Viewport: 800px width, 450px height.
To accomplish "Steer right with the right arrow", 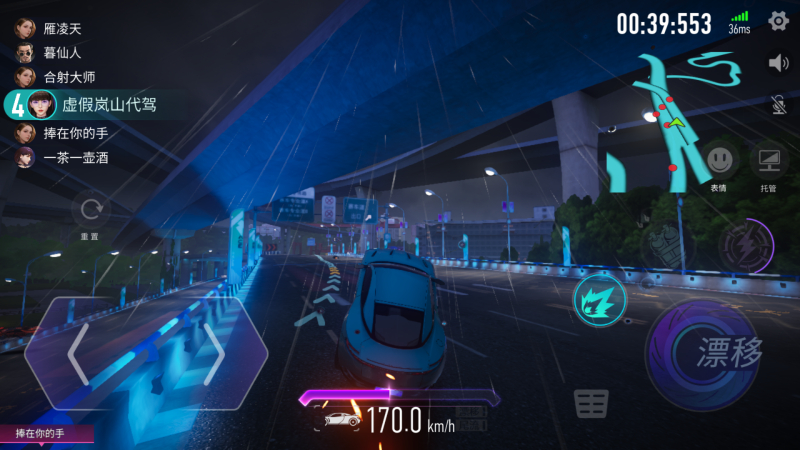I will pyautogui.click(x=213, y=353).
